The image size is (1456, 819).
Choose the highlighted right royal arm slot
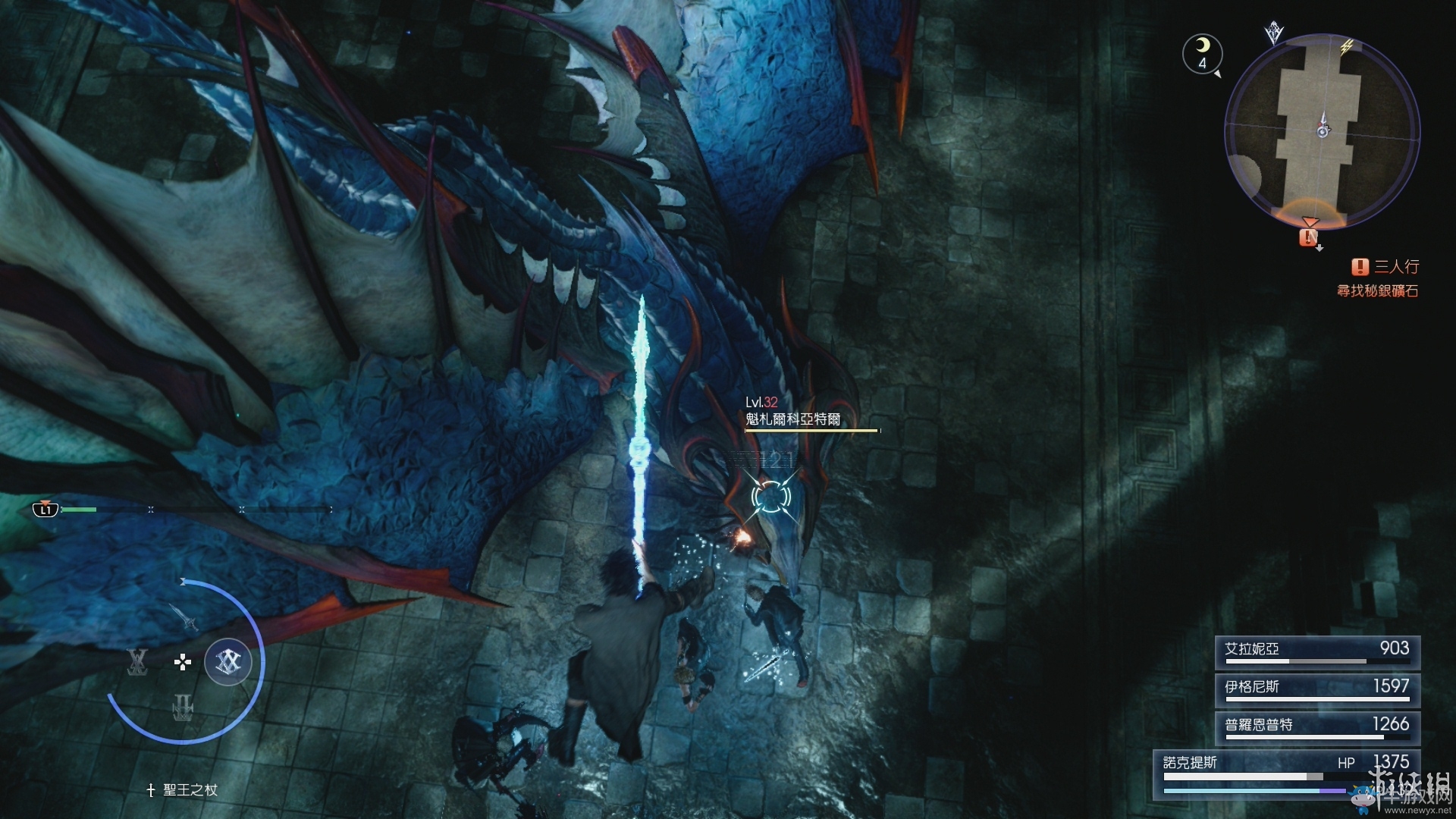pyautogui.click(x=227, y=662)
